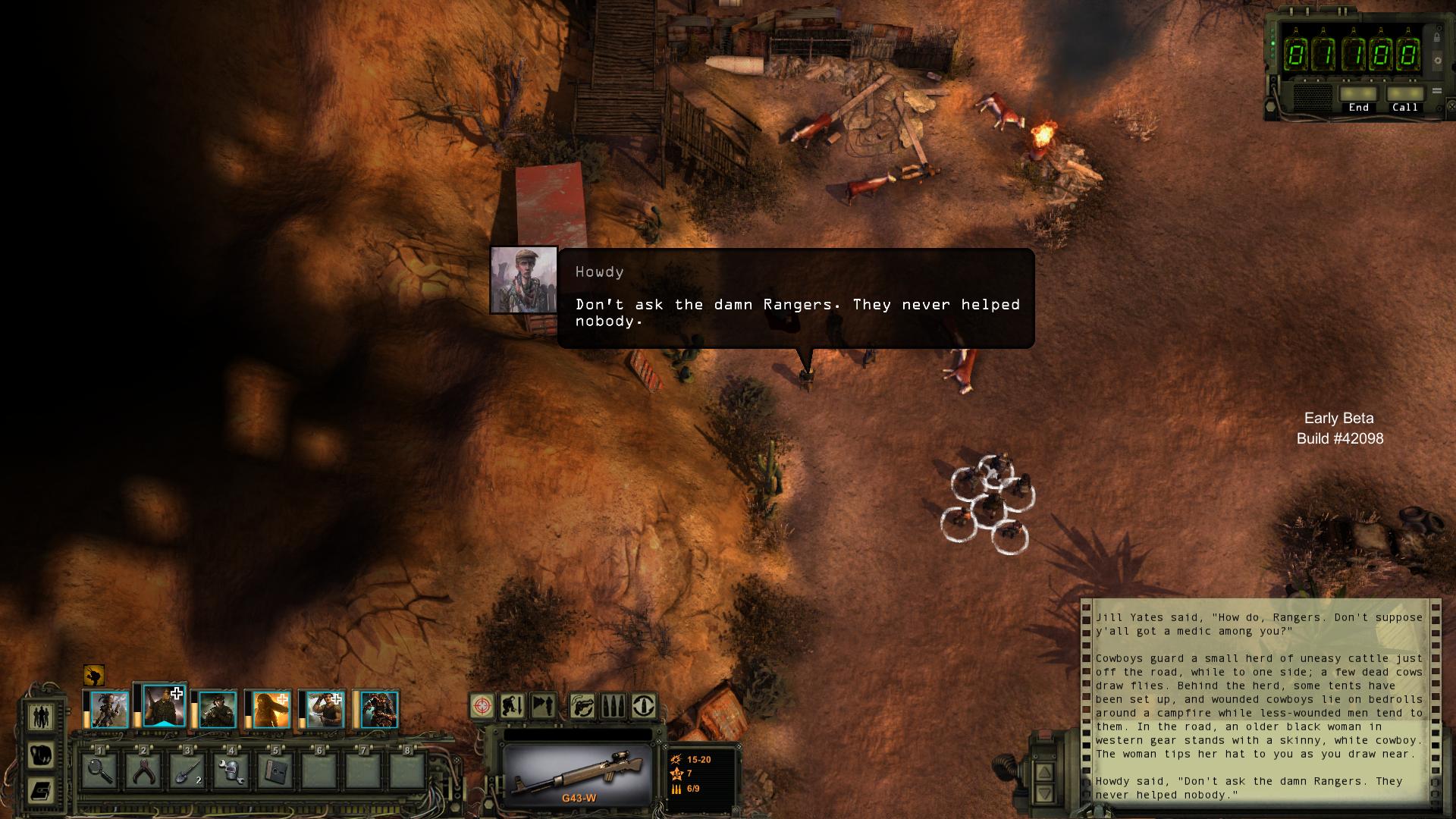Select the magnifying glass hotbar slot
The width and height of the screenshot is (1456, 819).
click(x=100, y=771)
